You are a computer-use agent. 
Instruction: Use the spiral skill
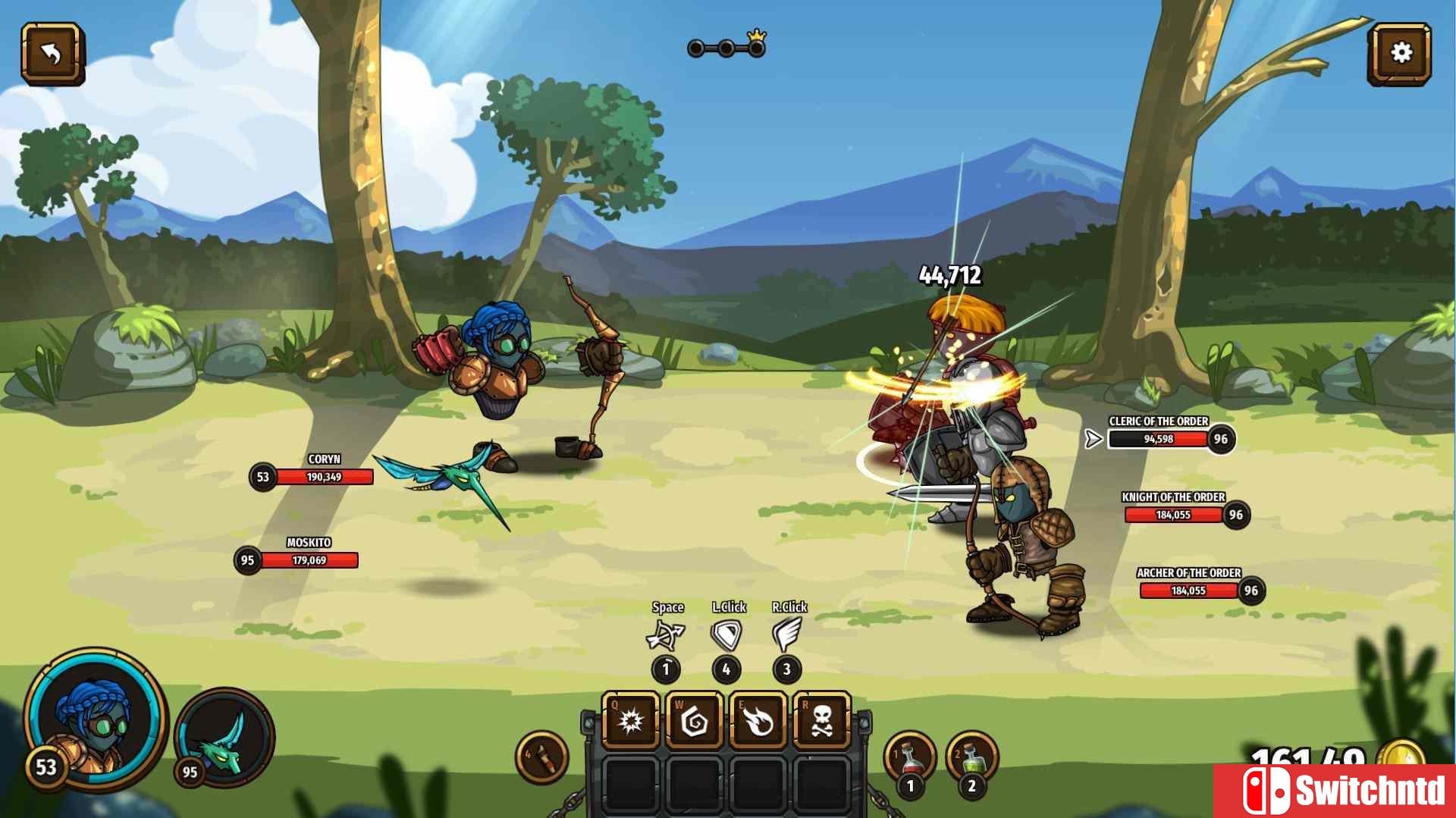click(694, 721)
